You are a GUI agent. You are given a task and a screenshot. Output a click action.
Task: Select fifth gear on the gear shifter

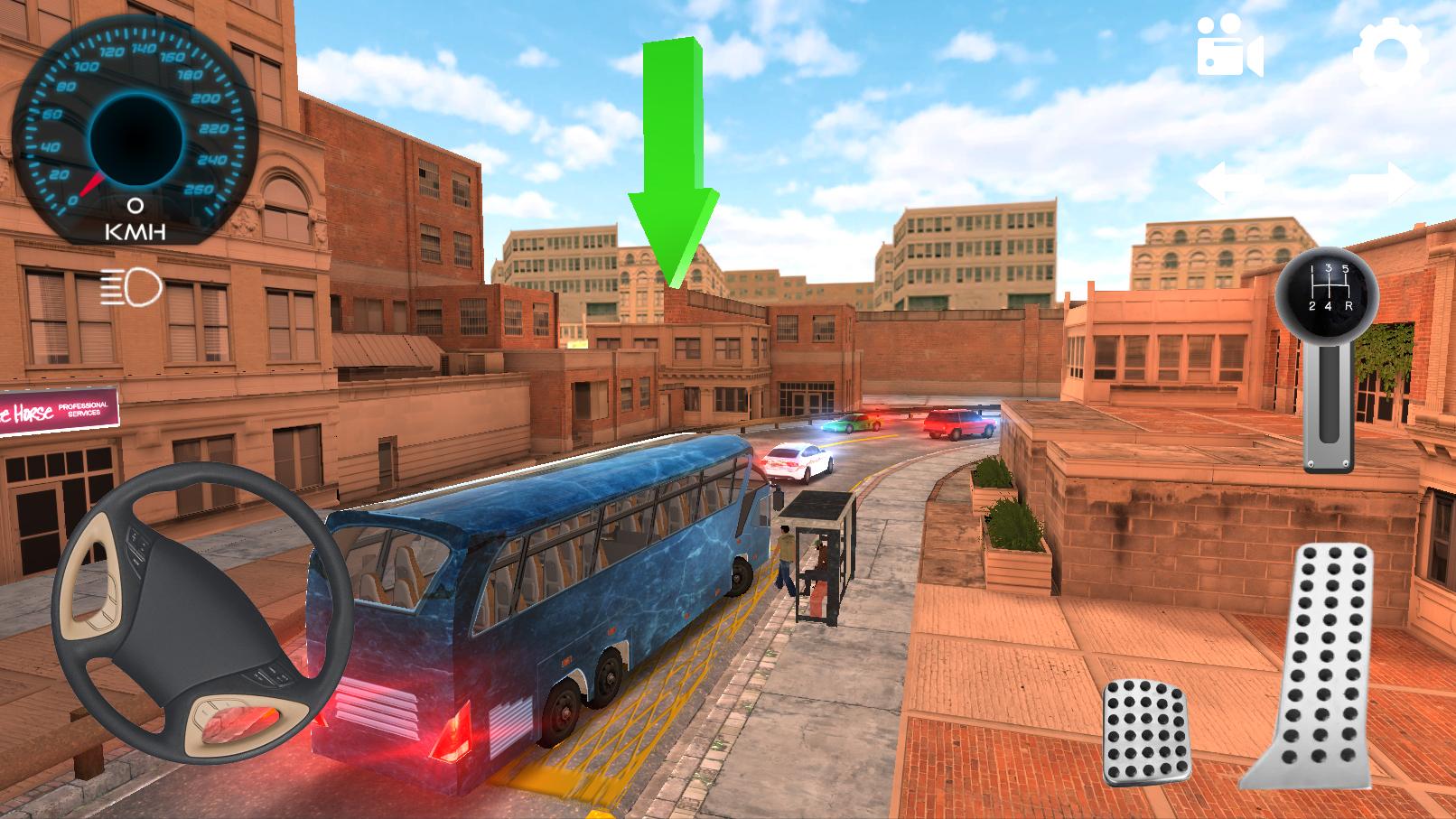(1346, 269)
